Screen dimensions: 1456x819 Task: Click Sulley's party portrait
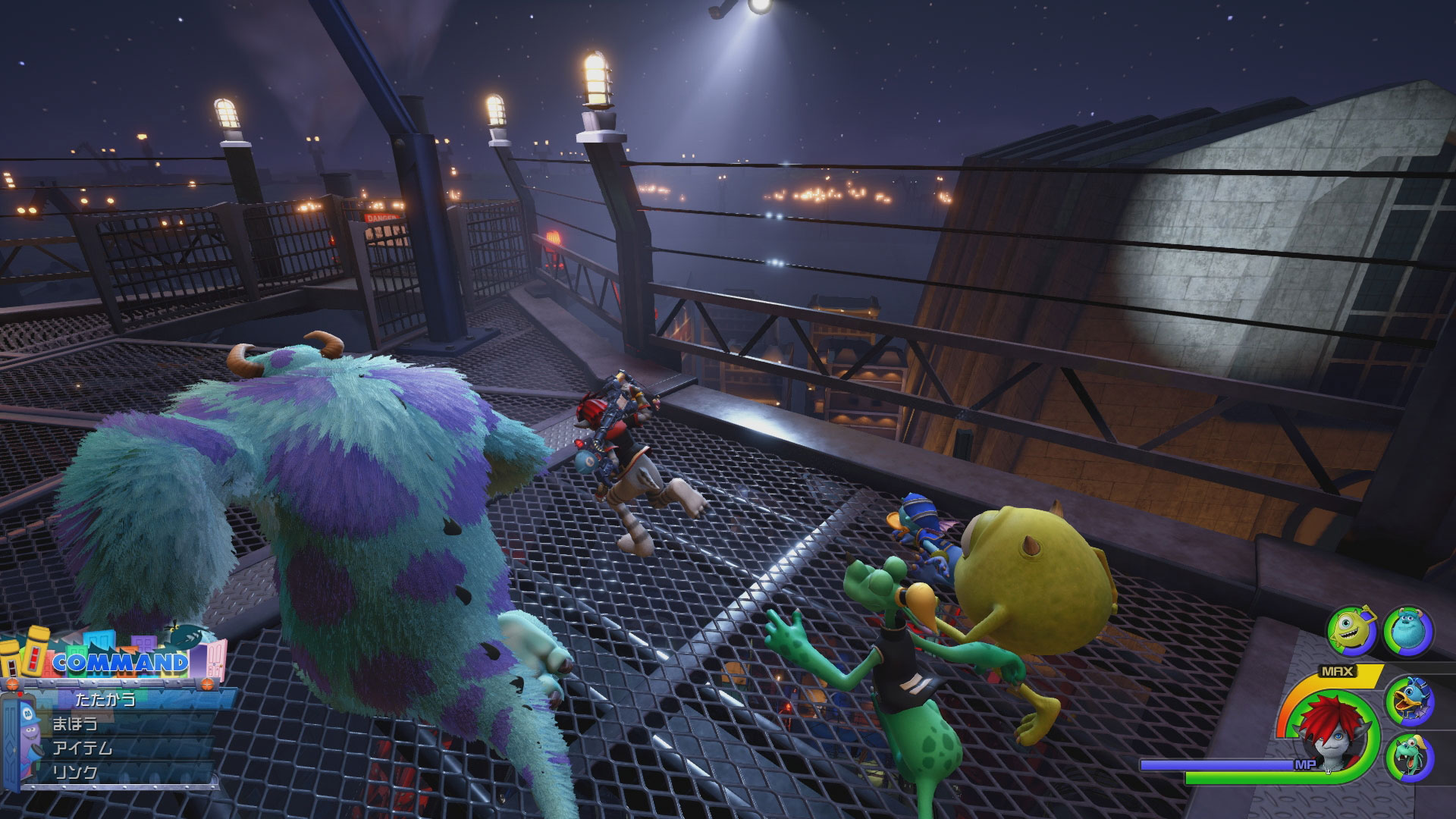coord(1408,630)
